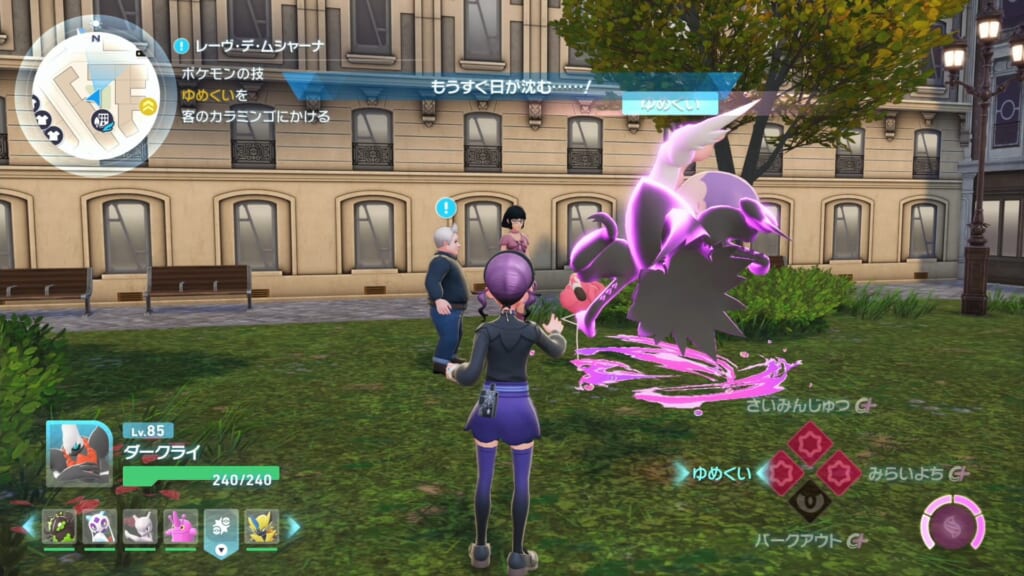The height and width of the screenshot is (576, 1024).
Task: Select the active Poké Ball party slot
Action: 221,527
